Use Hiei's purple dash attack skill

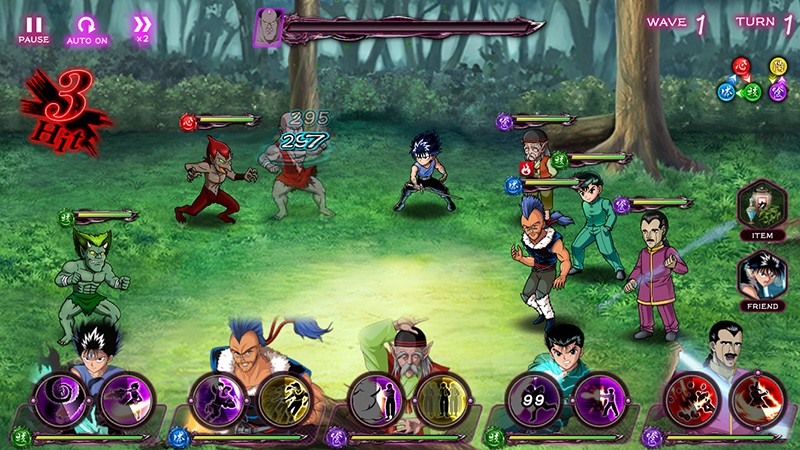point(125,398)
